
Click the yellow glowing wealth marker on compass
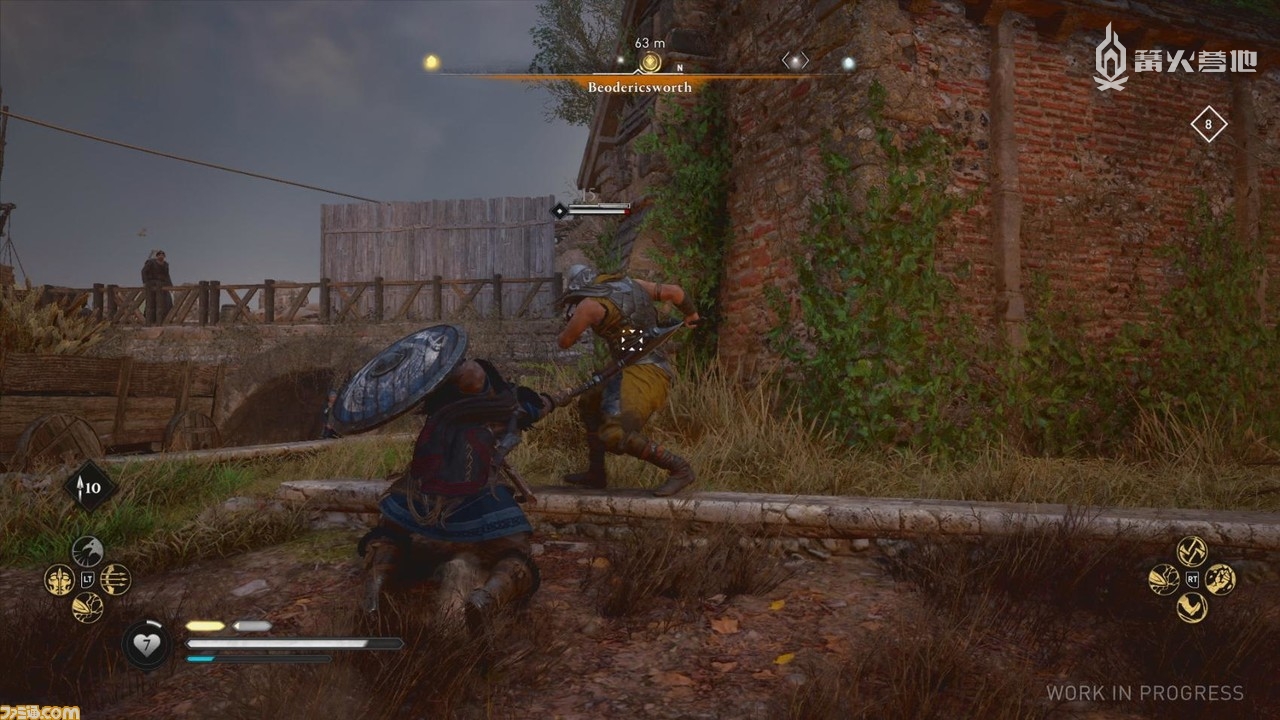click(432, 62)
